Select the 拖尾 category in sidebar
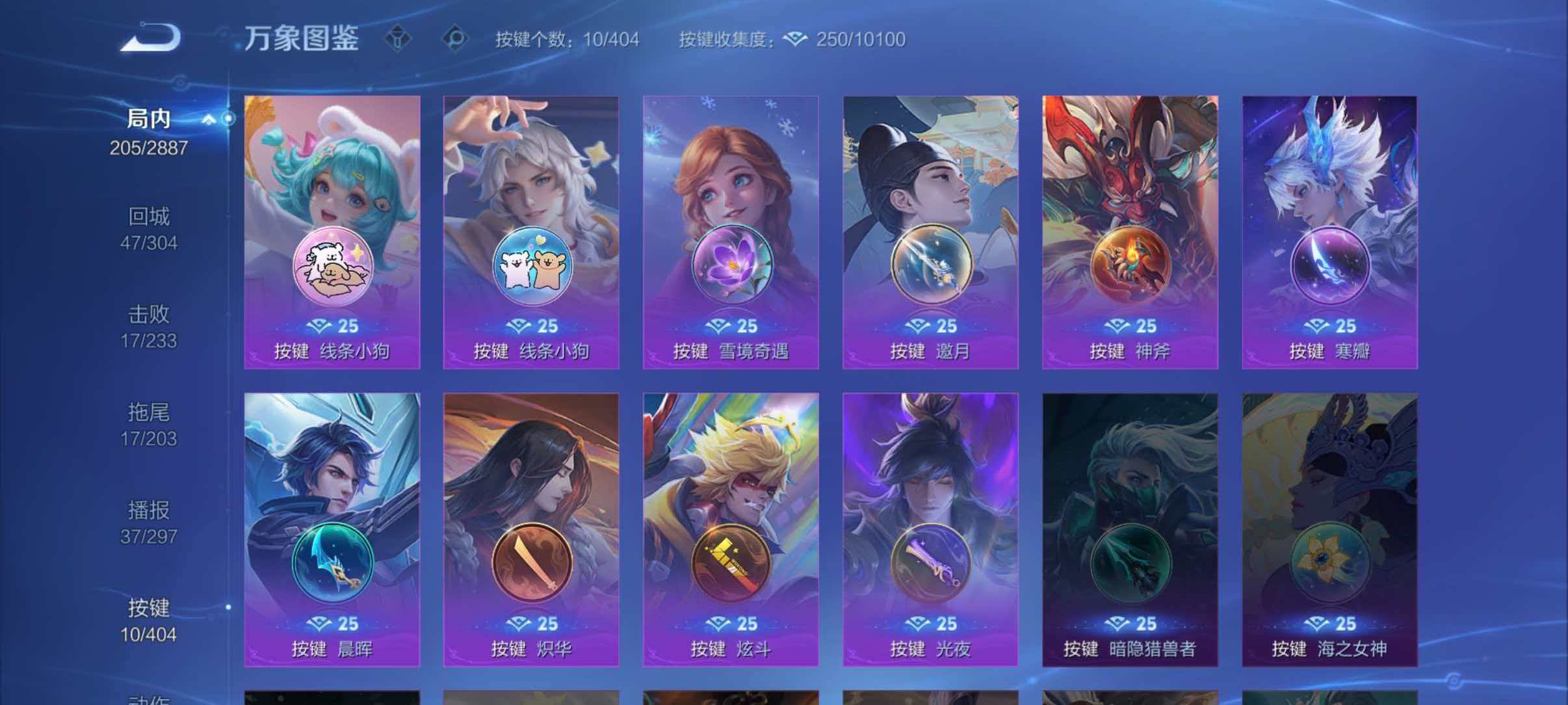The height and width of the screenshot is (705, 1568). (150, 412)
